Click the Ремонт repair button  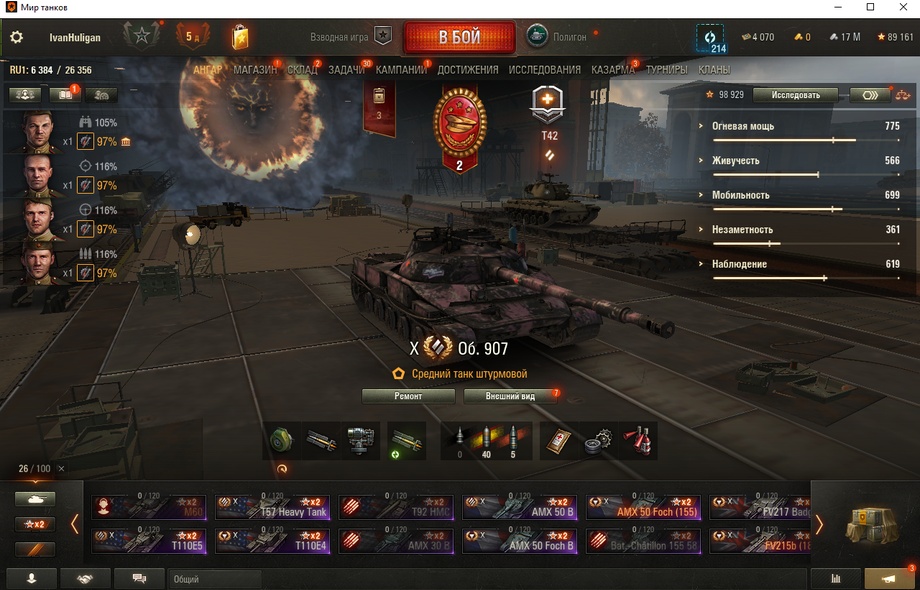(408, 396)
